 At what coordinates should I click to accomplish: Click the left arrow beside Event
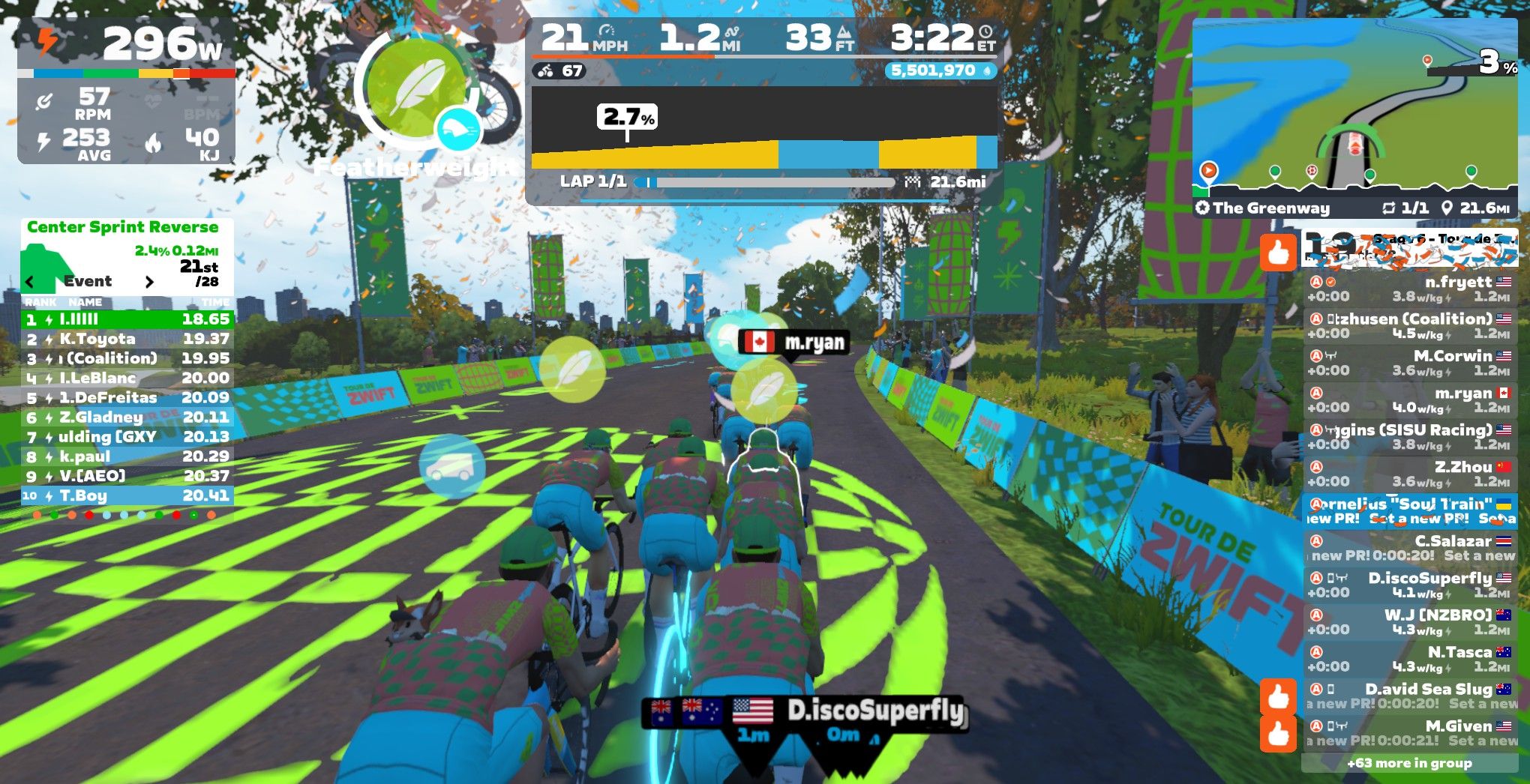(x=30, y=282)
